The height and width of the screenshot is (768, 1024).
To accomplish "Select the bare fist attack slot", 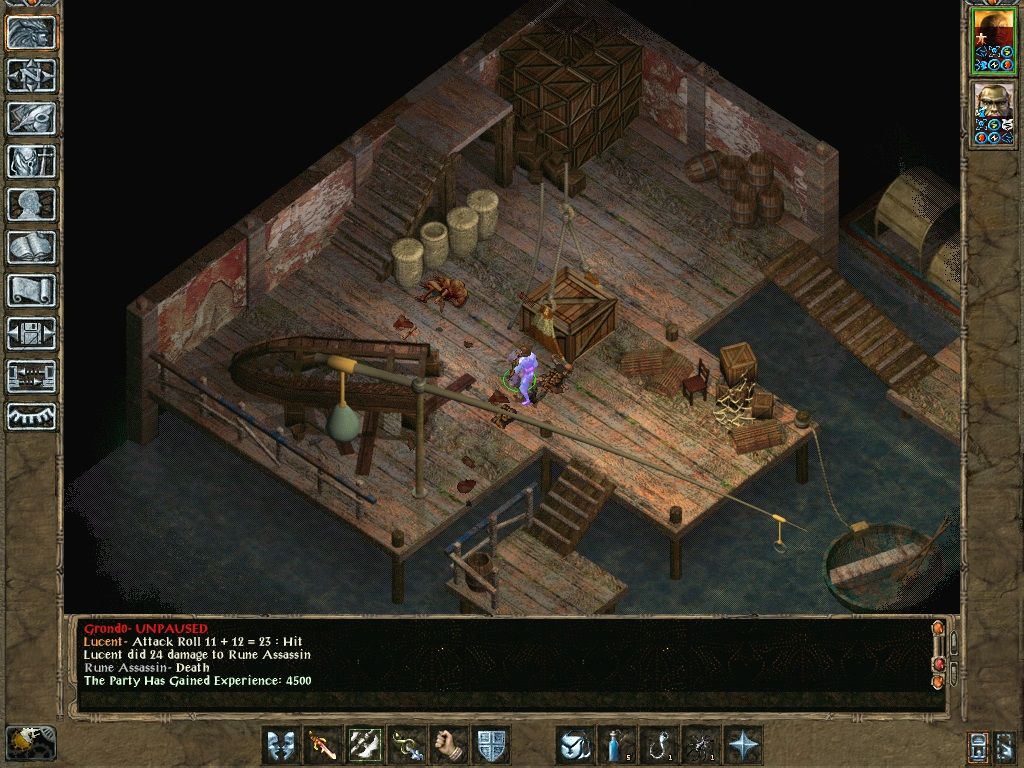I will coord(449,745).
